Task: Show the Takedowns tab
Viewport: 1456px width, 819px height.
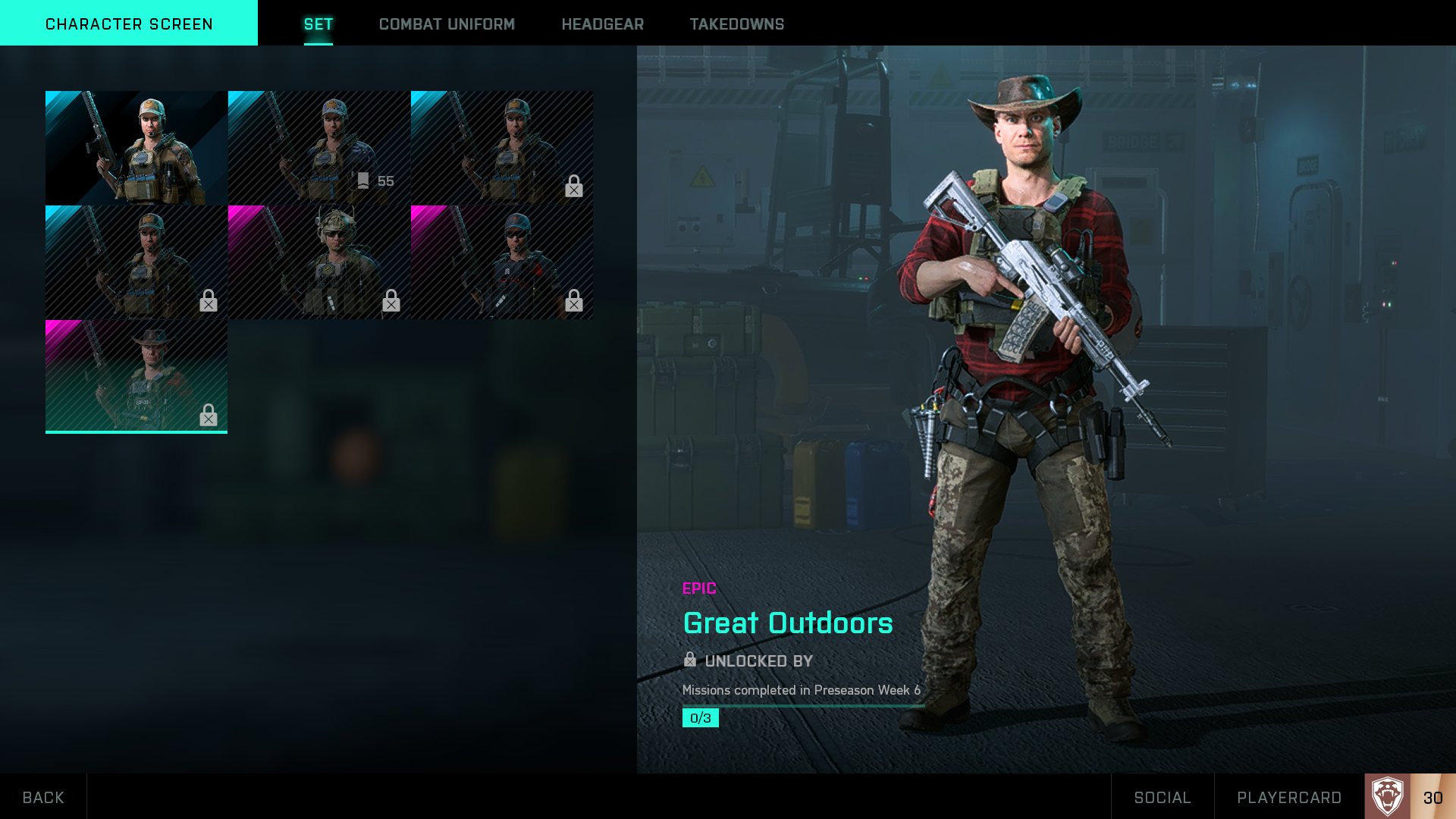Action: click(x=736, y=24)
